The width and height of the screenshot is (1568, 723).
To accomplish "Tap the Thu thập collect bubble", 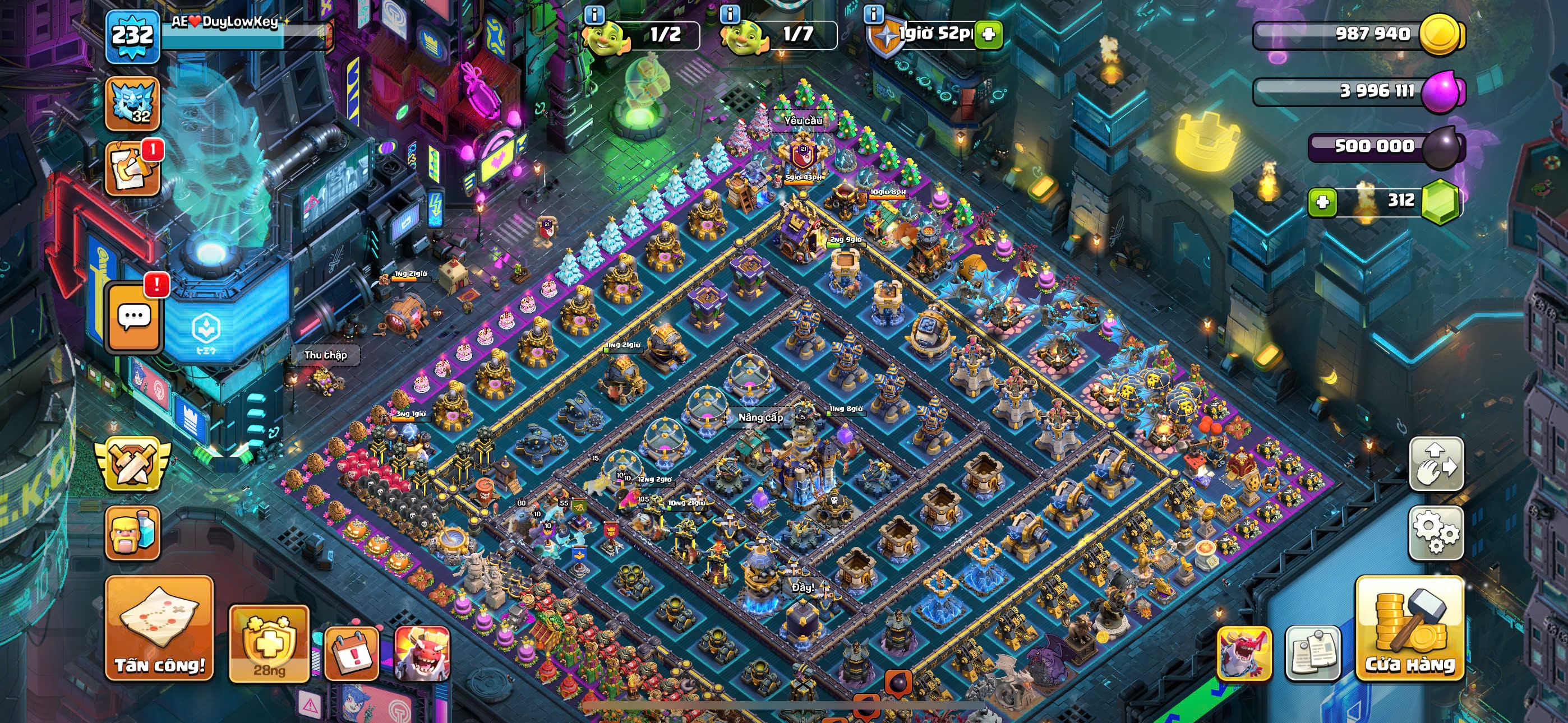I will click(326, 355).
